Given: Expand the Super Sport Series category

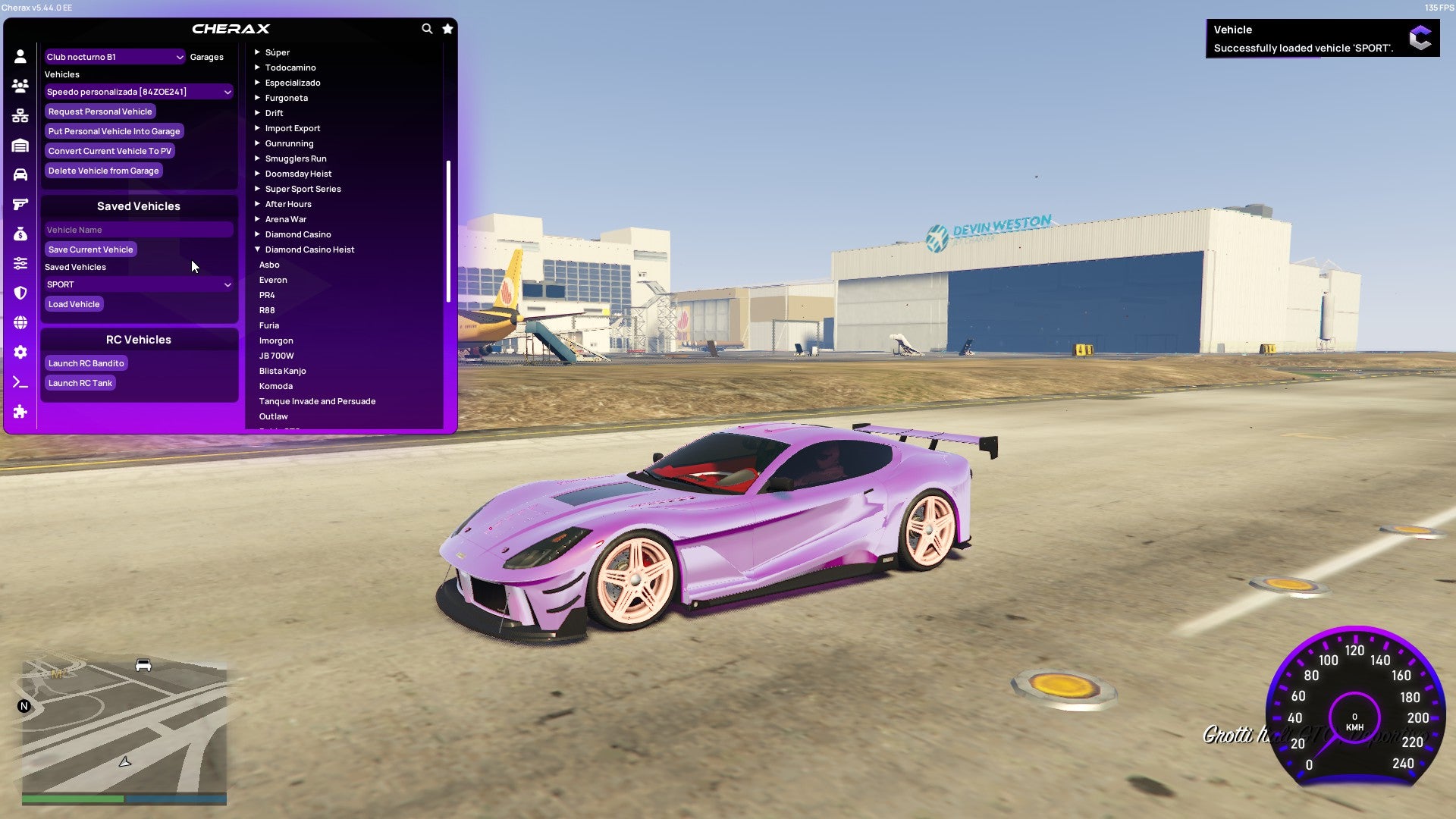Looking at the screenshot, I should coord(303,188).
